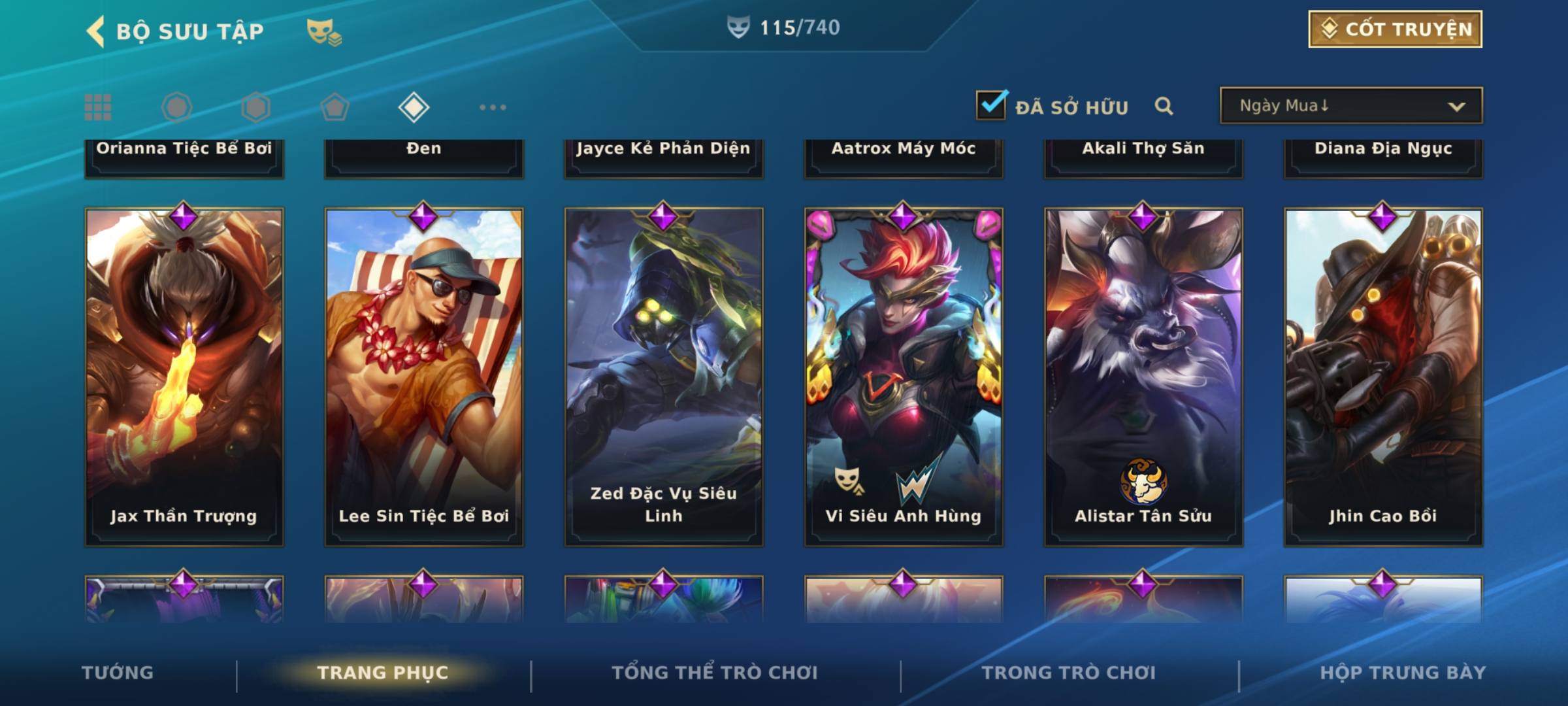The width and height of the screenshot is (1568, 706).
Task: Expand the Ngày Mua sort dropdown
Action: tap(1351, 106)
